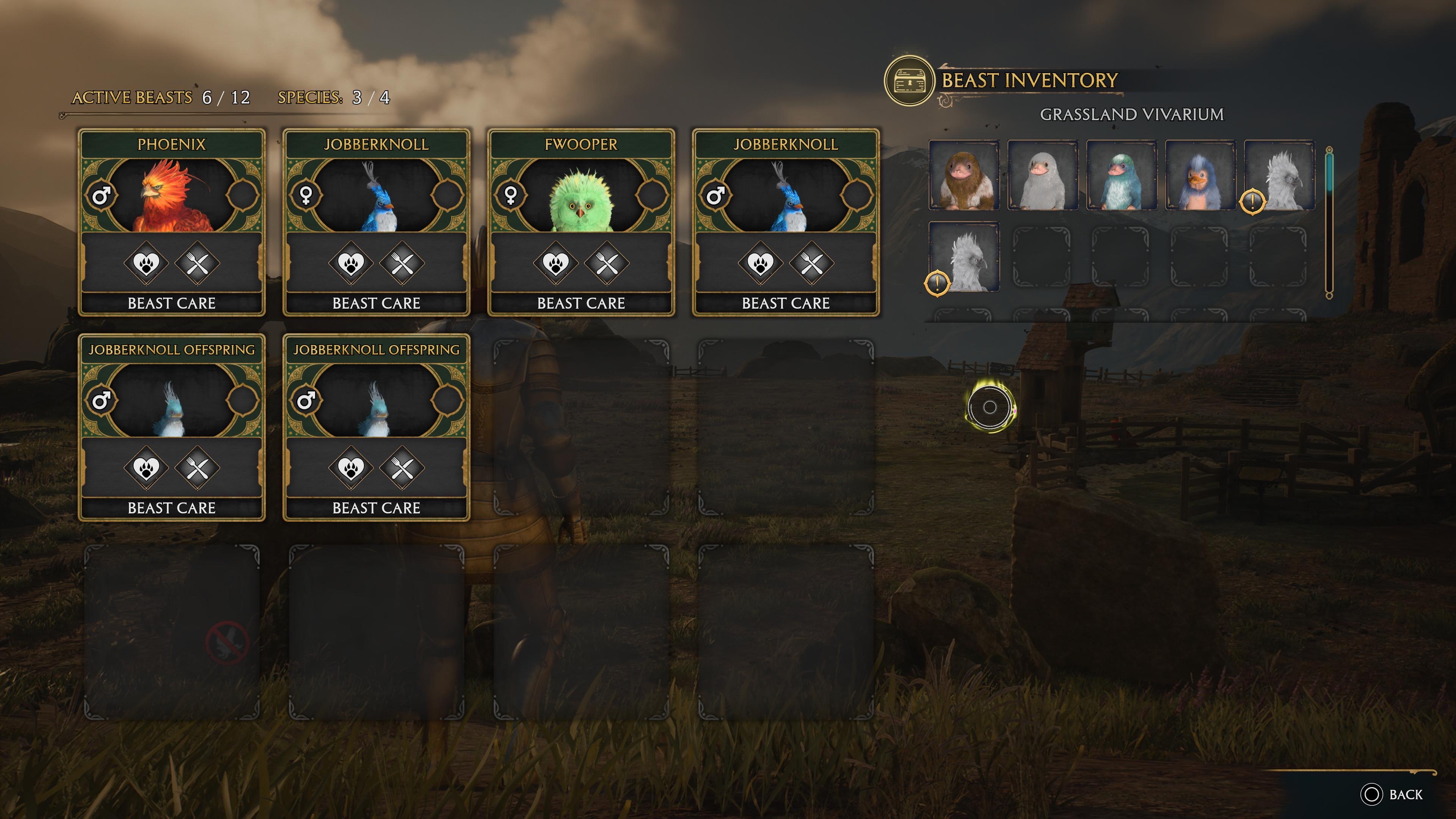This screenshot has height=819, width=1456.
Task: Click the Beast Inventory scrollbar
Action: coord(1329,223)
